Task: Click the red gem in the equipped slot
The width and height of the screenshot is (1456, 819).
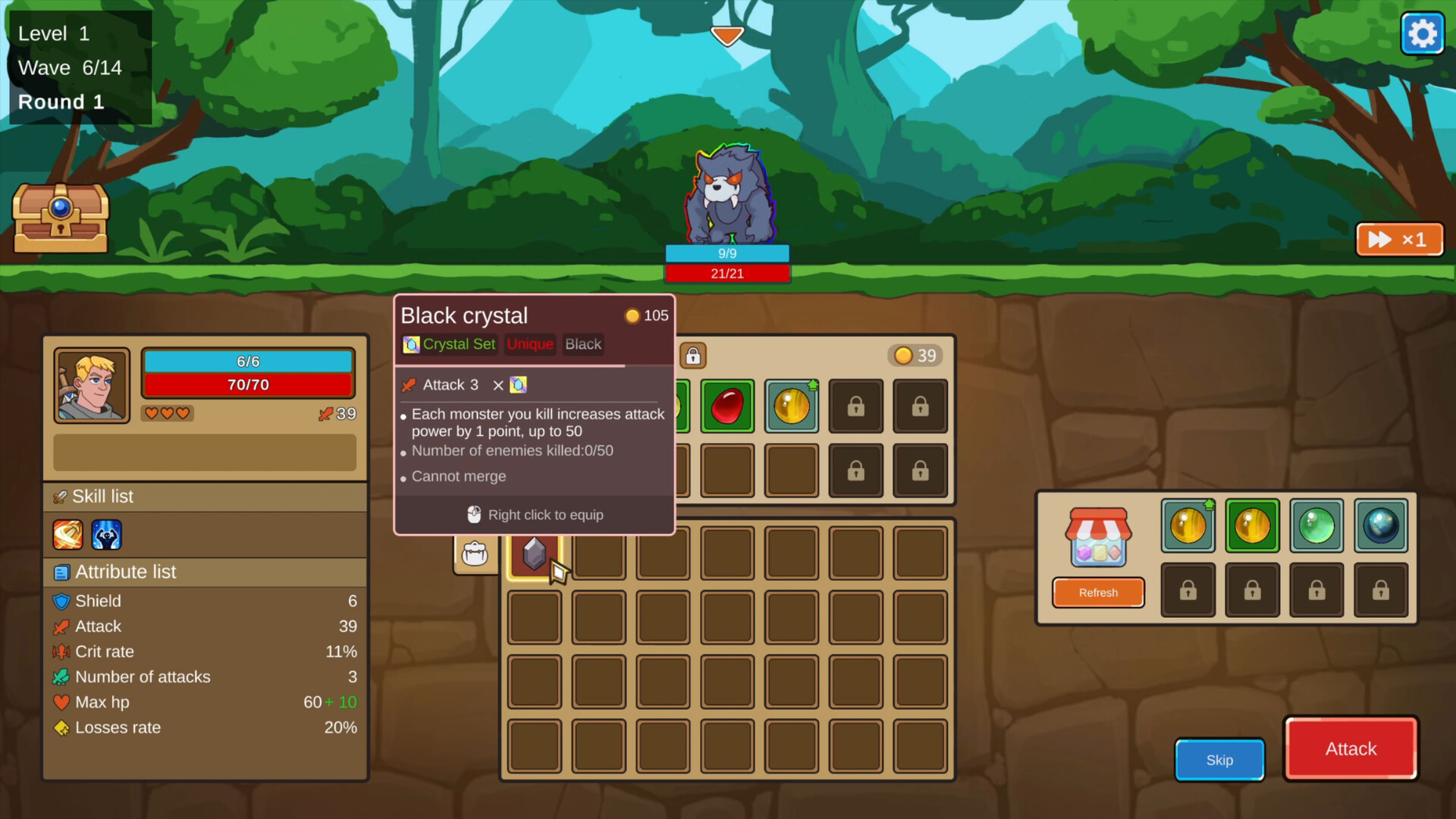Action: coord(726,406)
